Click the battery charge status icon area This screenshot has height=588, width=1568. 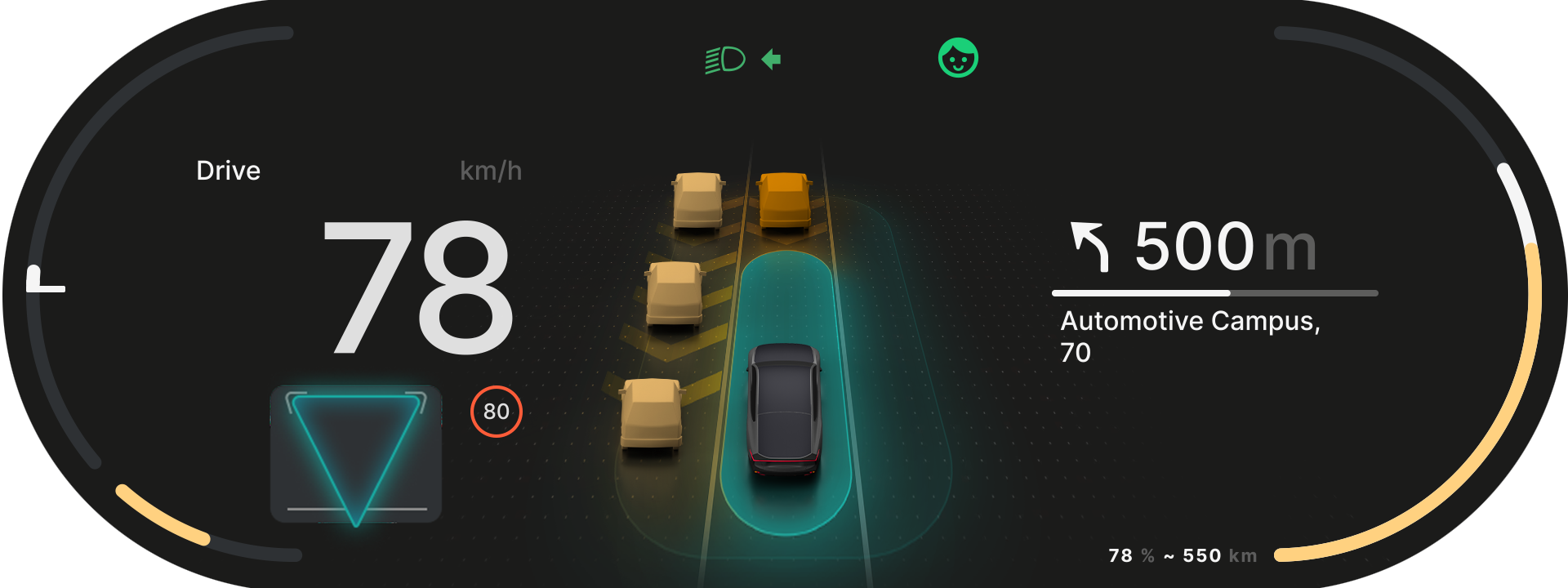click(x=1182, y=555)
